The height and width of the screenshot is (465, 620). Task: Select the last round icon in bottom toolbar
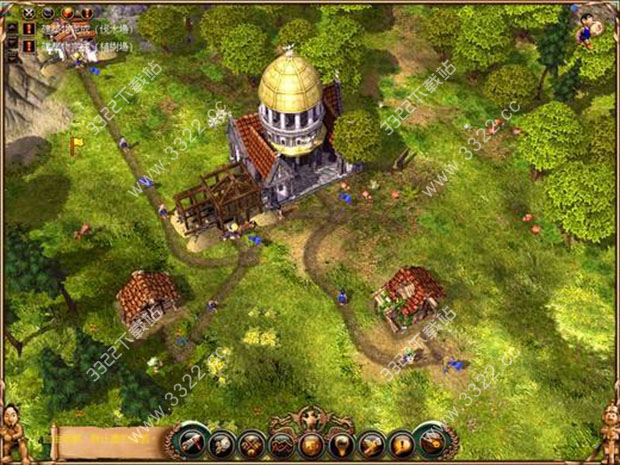[x=434, y=441]
